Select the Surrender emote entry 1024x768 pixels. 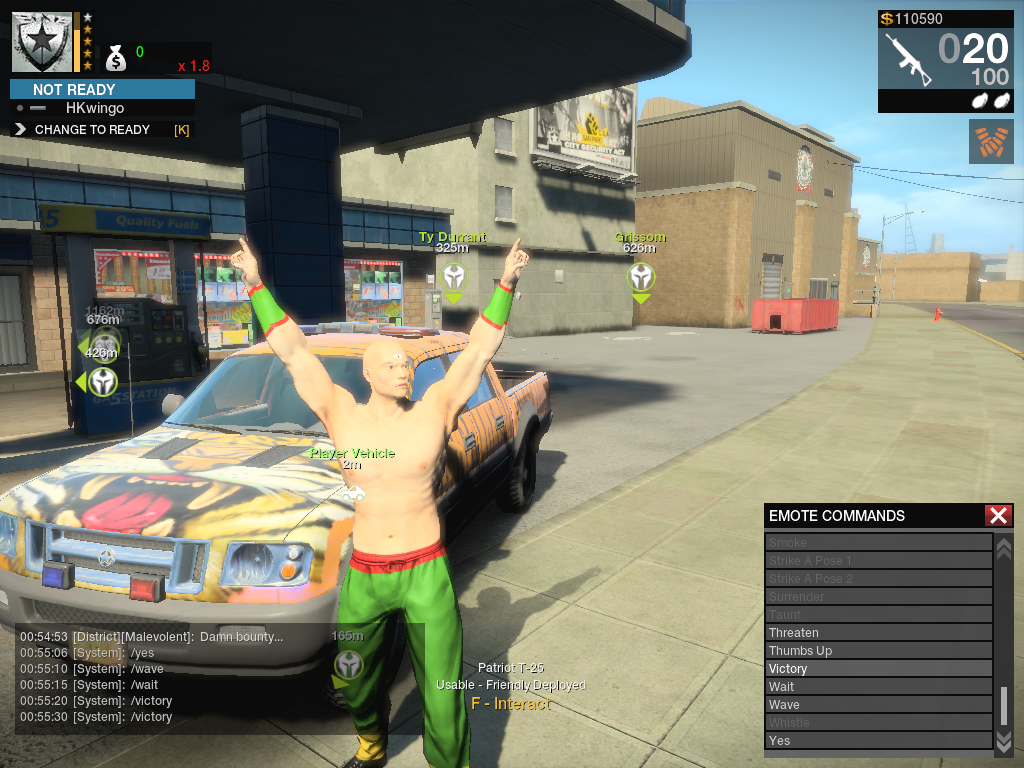point(878,597)
